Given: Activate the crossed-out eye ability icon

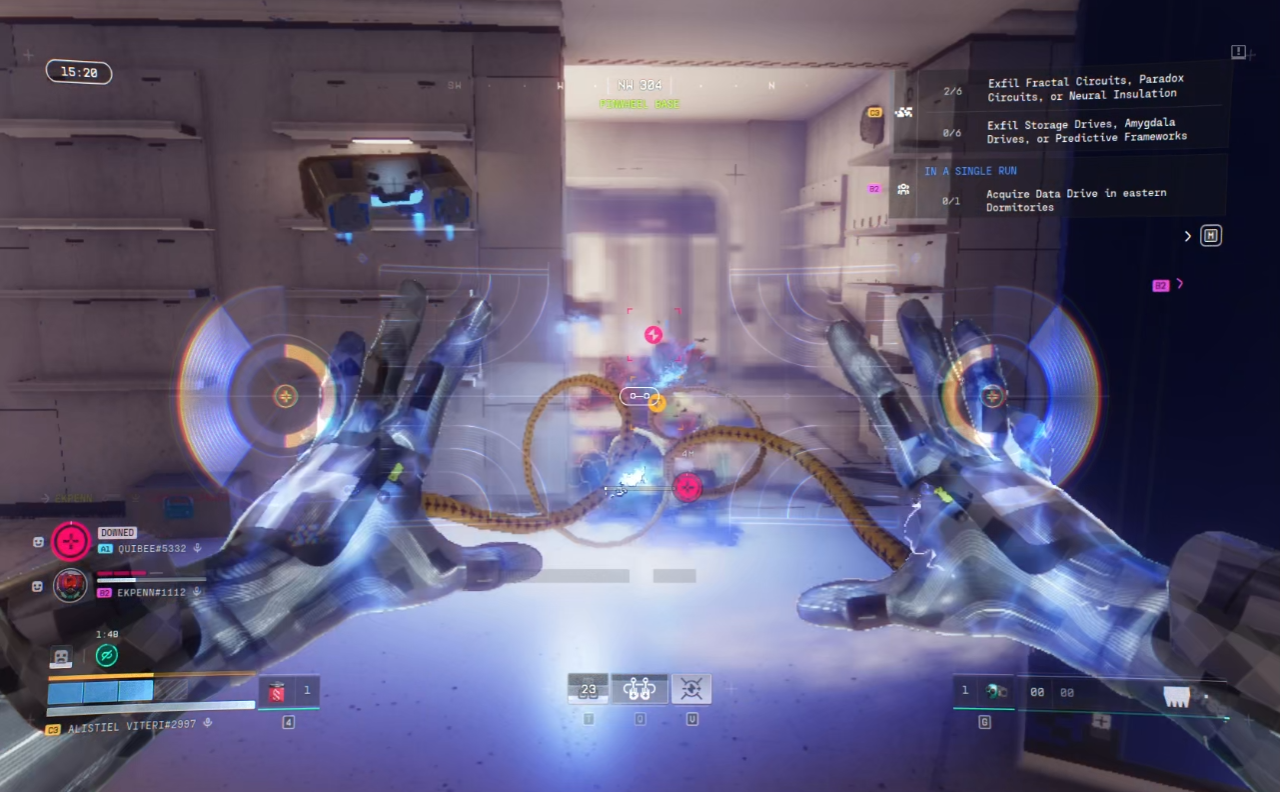Looking at the screenshot, I should point(691,689).
